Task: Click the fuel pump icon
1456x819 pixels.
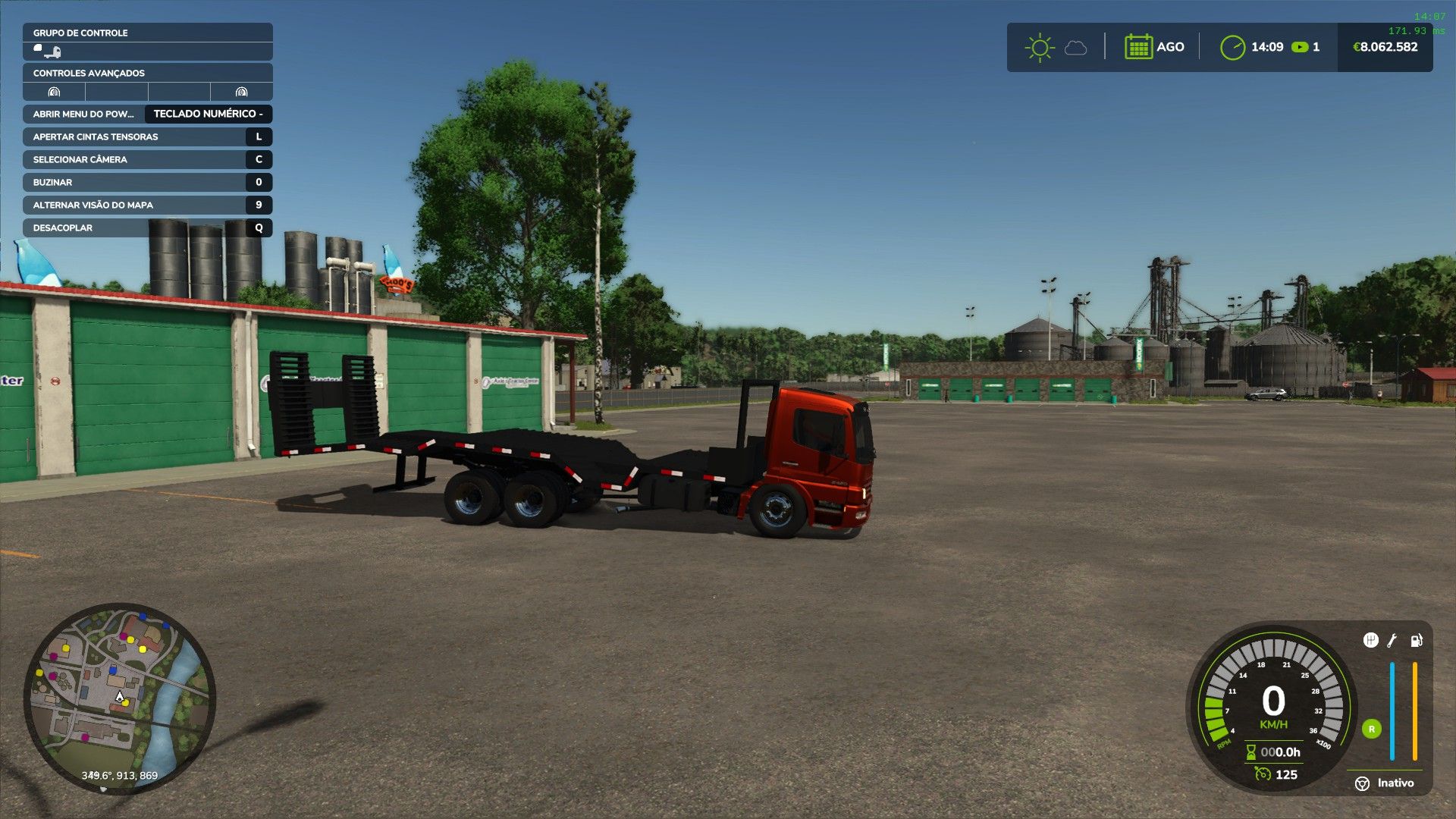Action: click(x=1416, y=641)
